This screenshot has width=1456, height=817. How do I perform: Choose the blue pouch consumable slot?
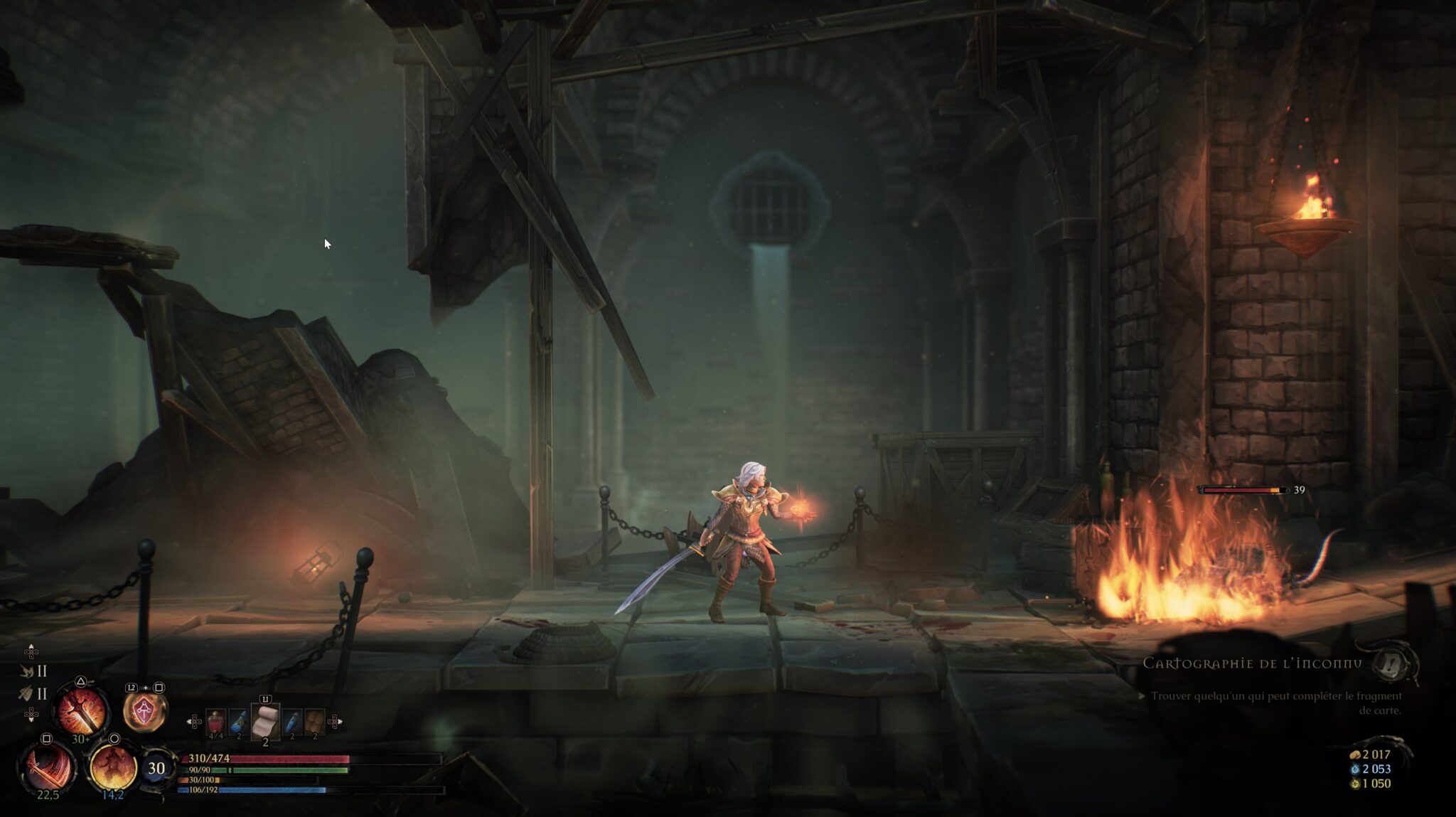click(x=239, y=722)
